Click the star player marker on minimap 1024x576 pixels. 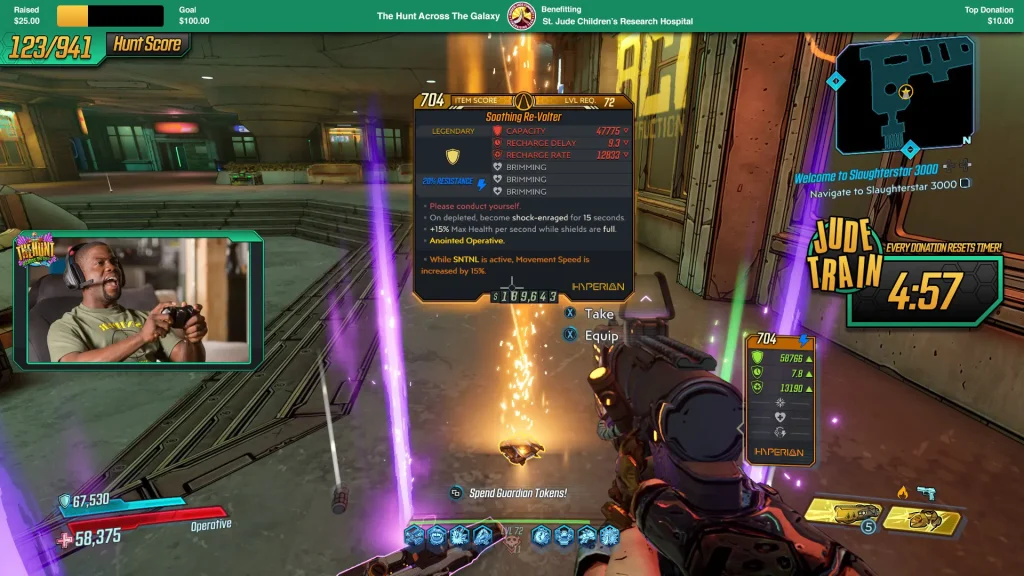[906, 91]
